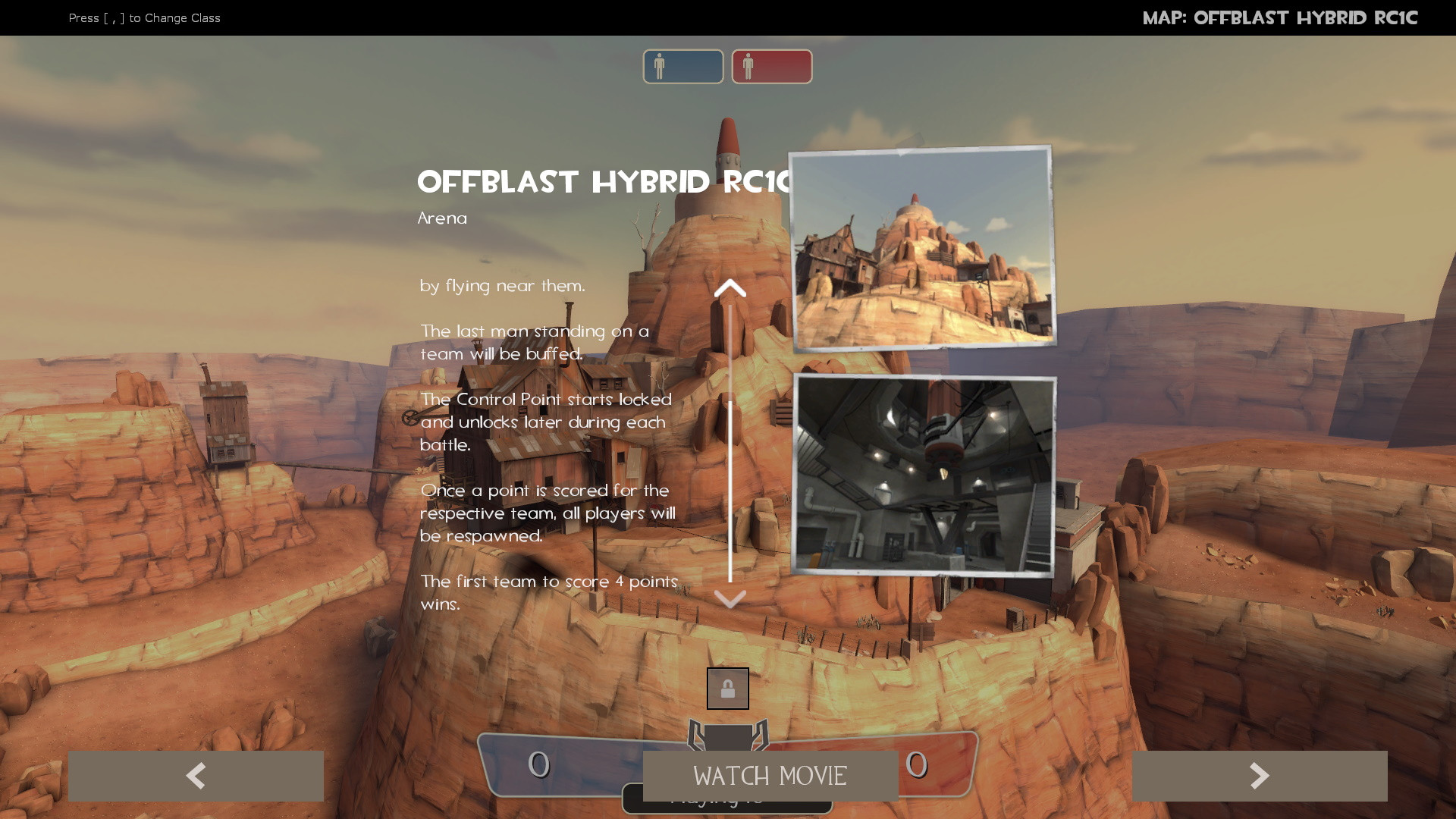
Task: Select the red team player indicator
Action: click(771, 67)
